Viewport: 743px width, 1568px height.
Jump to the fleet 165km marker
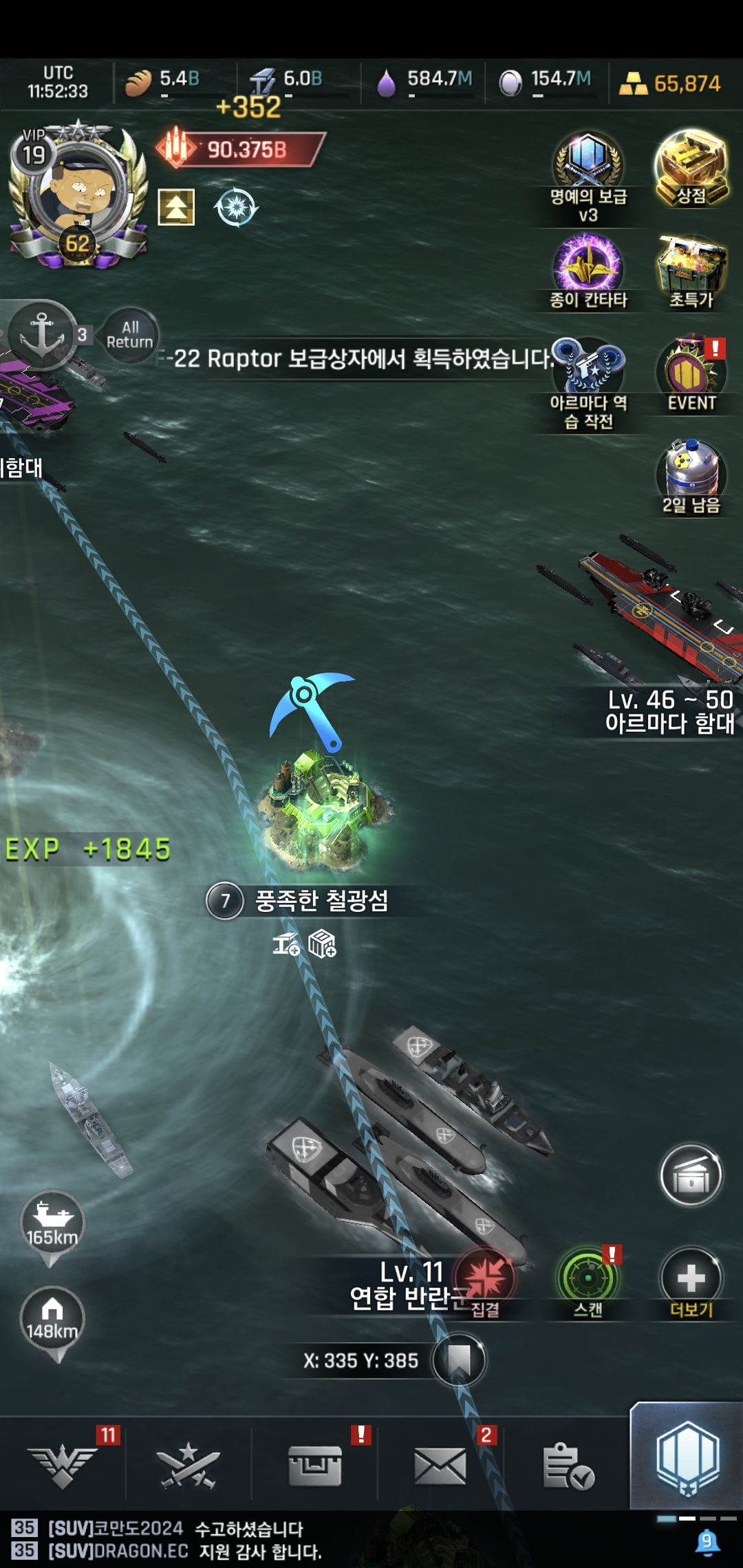(x=52, y=1224)
